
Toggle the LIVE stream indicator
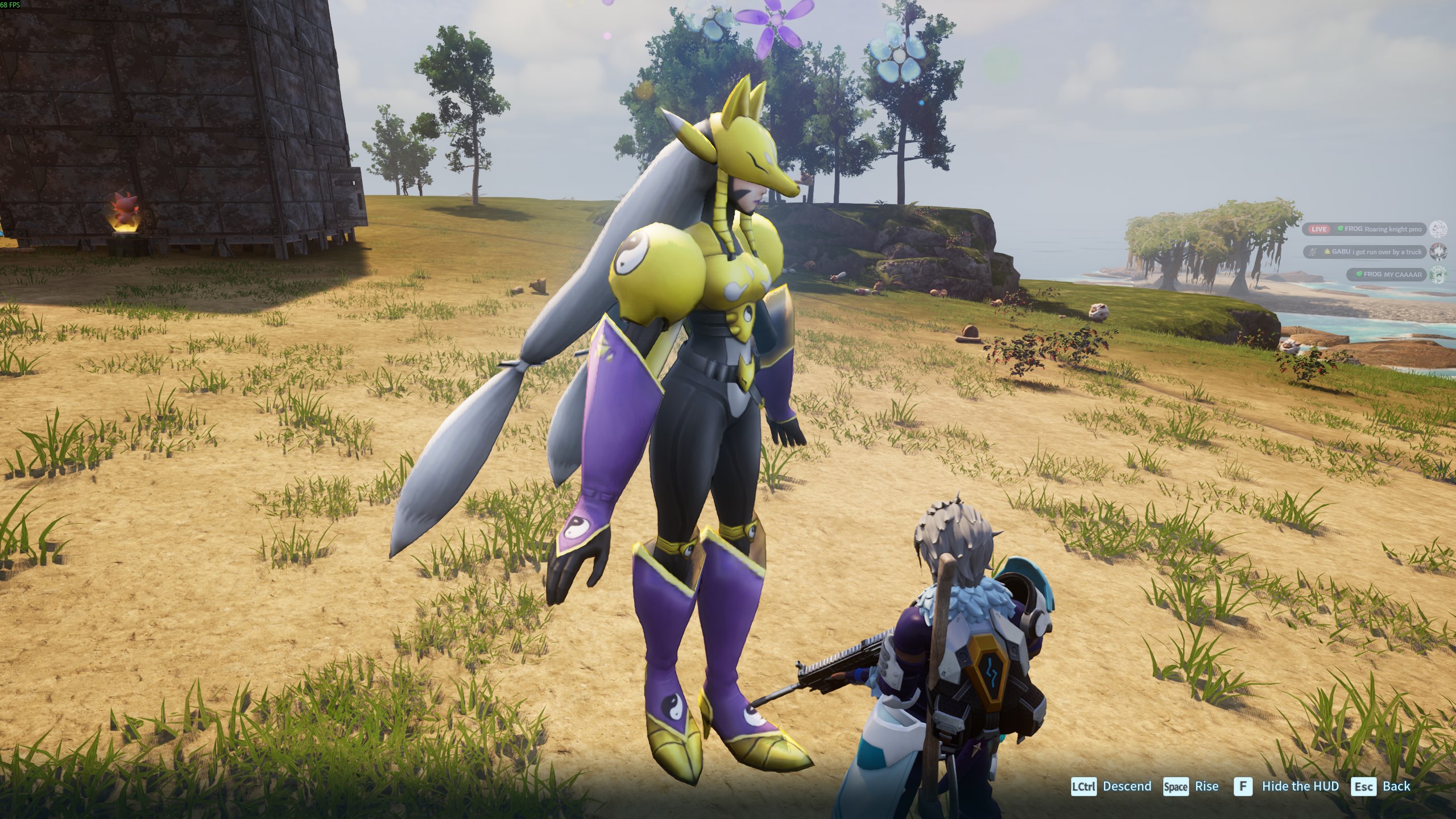pyautogui.click(x=1319, y=229)
